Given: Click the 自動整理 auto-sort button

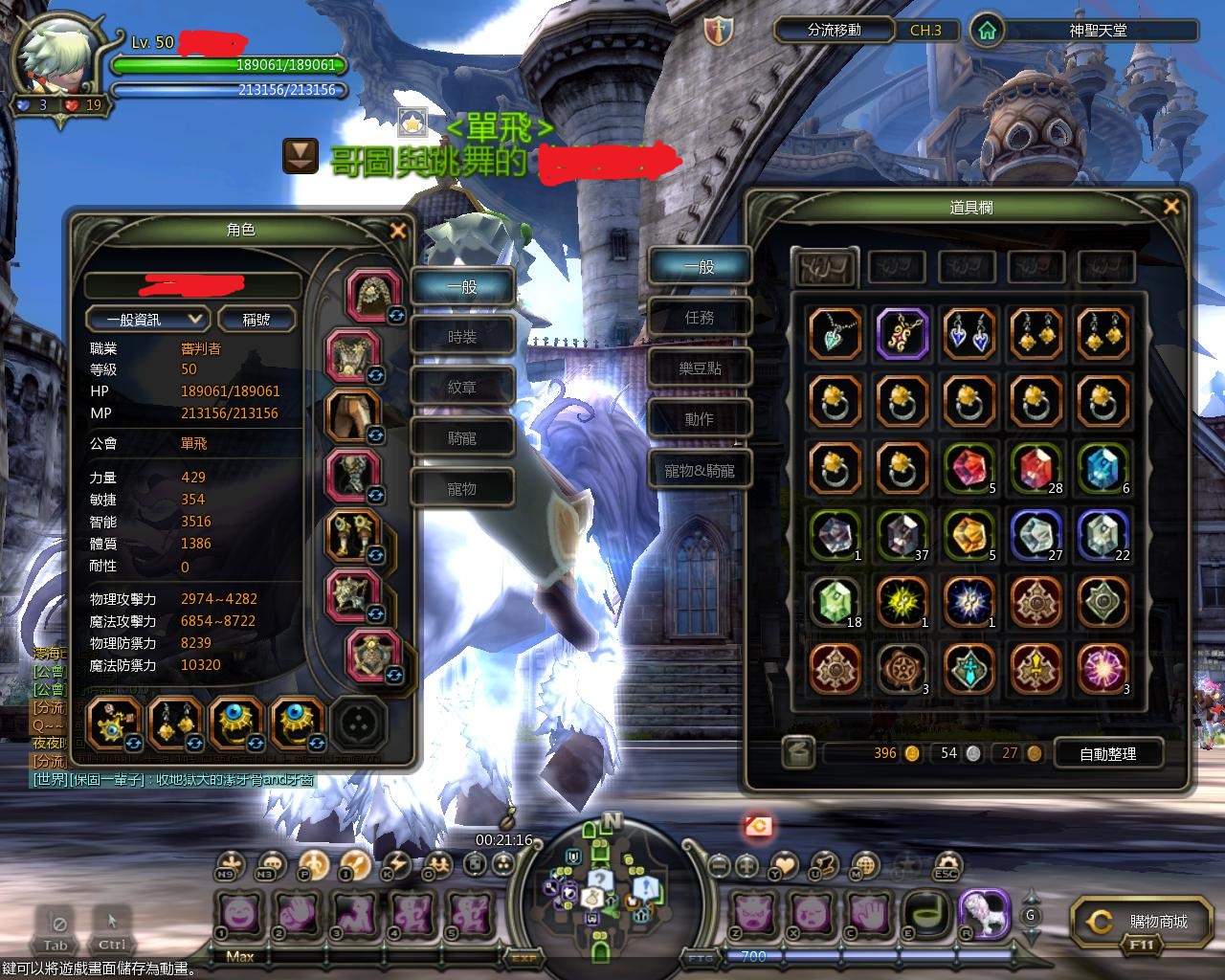Looking at the screenshot, I should [1107, 754].
